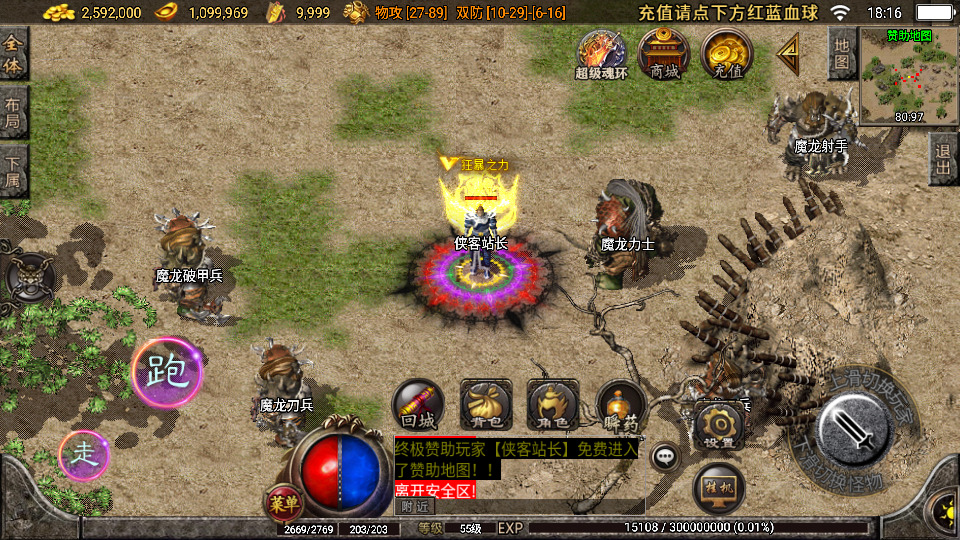This screenshot has height=540, width=960.
Task: Click the skull emblem icon on left edge
Action: click(27, 276)
